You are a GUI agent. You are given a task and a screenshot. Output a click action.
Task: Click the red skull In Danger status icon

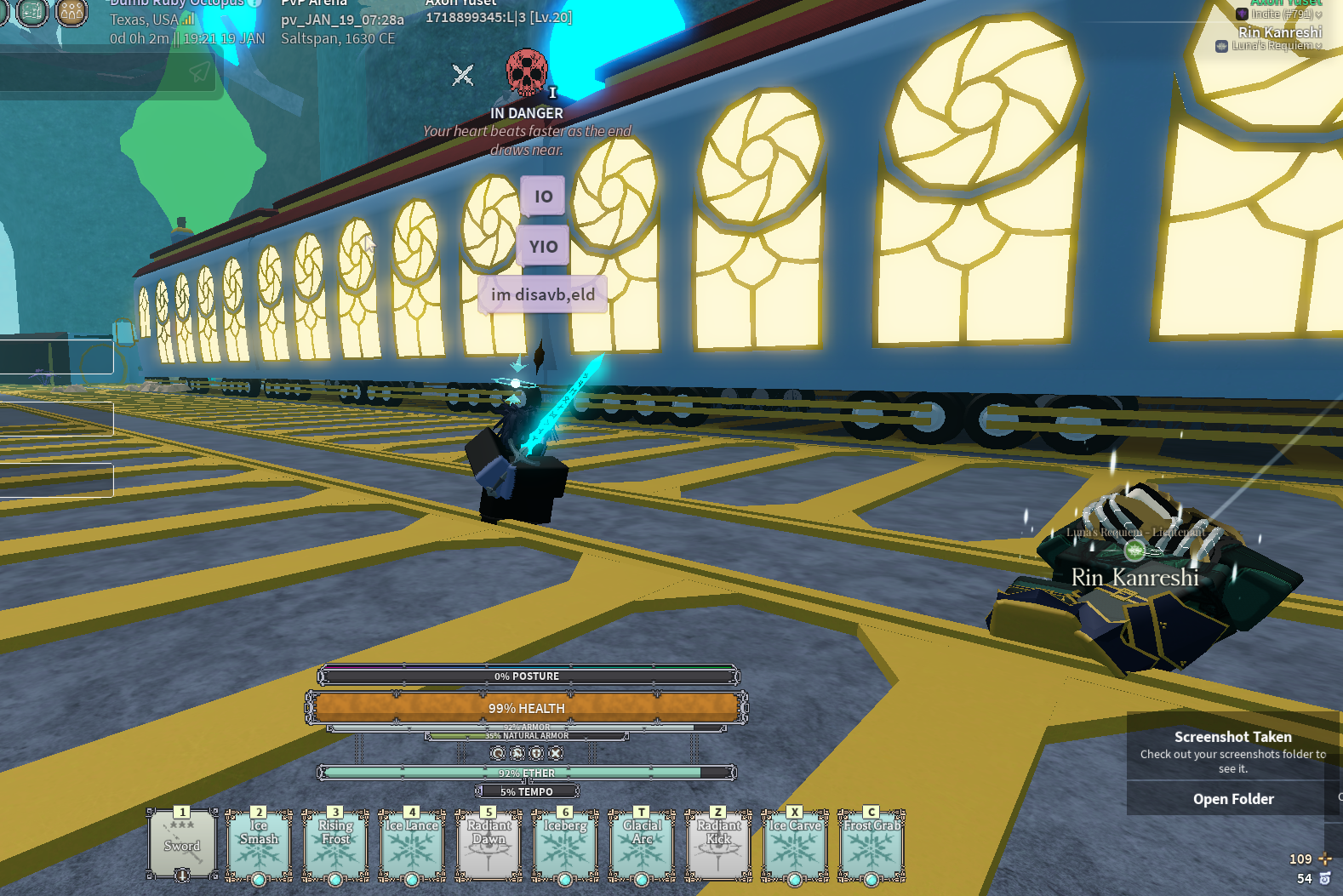point(526,72)
